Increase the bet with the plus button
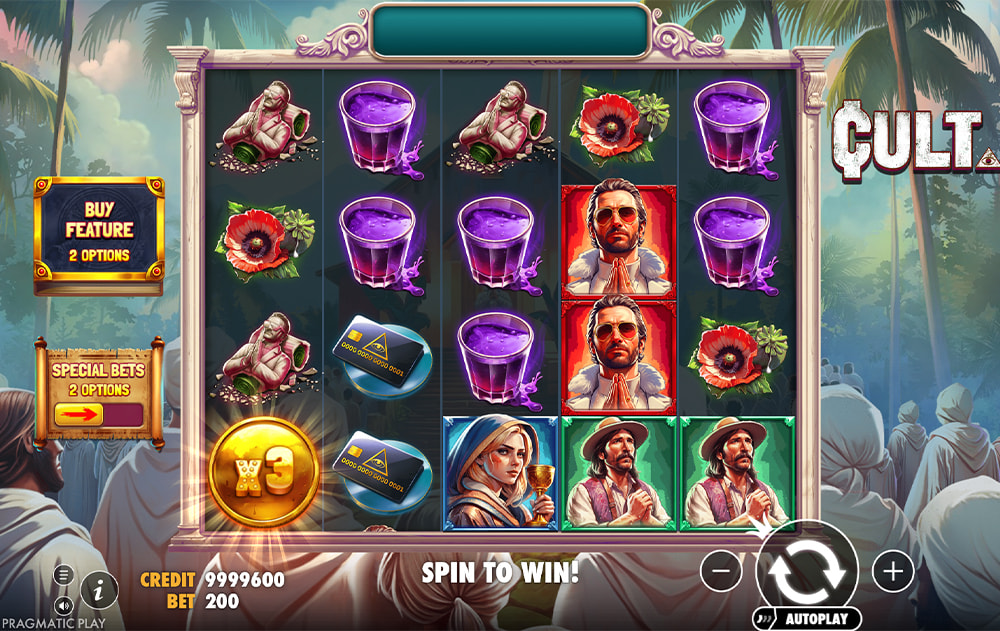The height and width of the screenshot is (631, 1000). coord(893,571)
